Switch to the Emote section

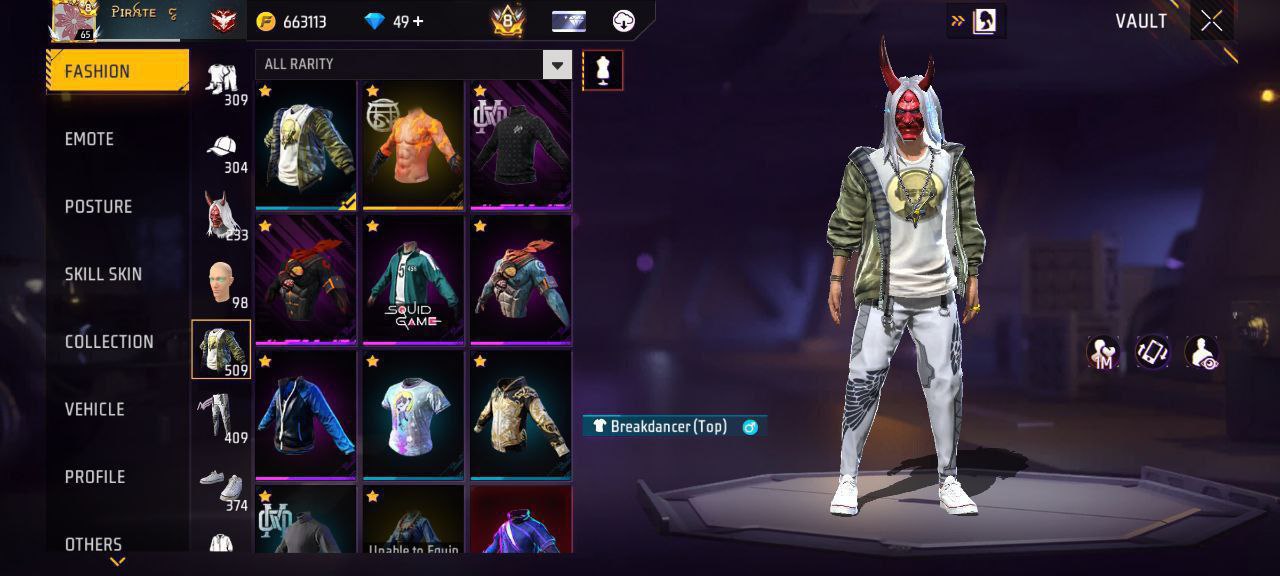click(89, 139)
